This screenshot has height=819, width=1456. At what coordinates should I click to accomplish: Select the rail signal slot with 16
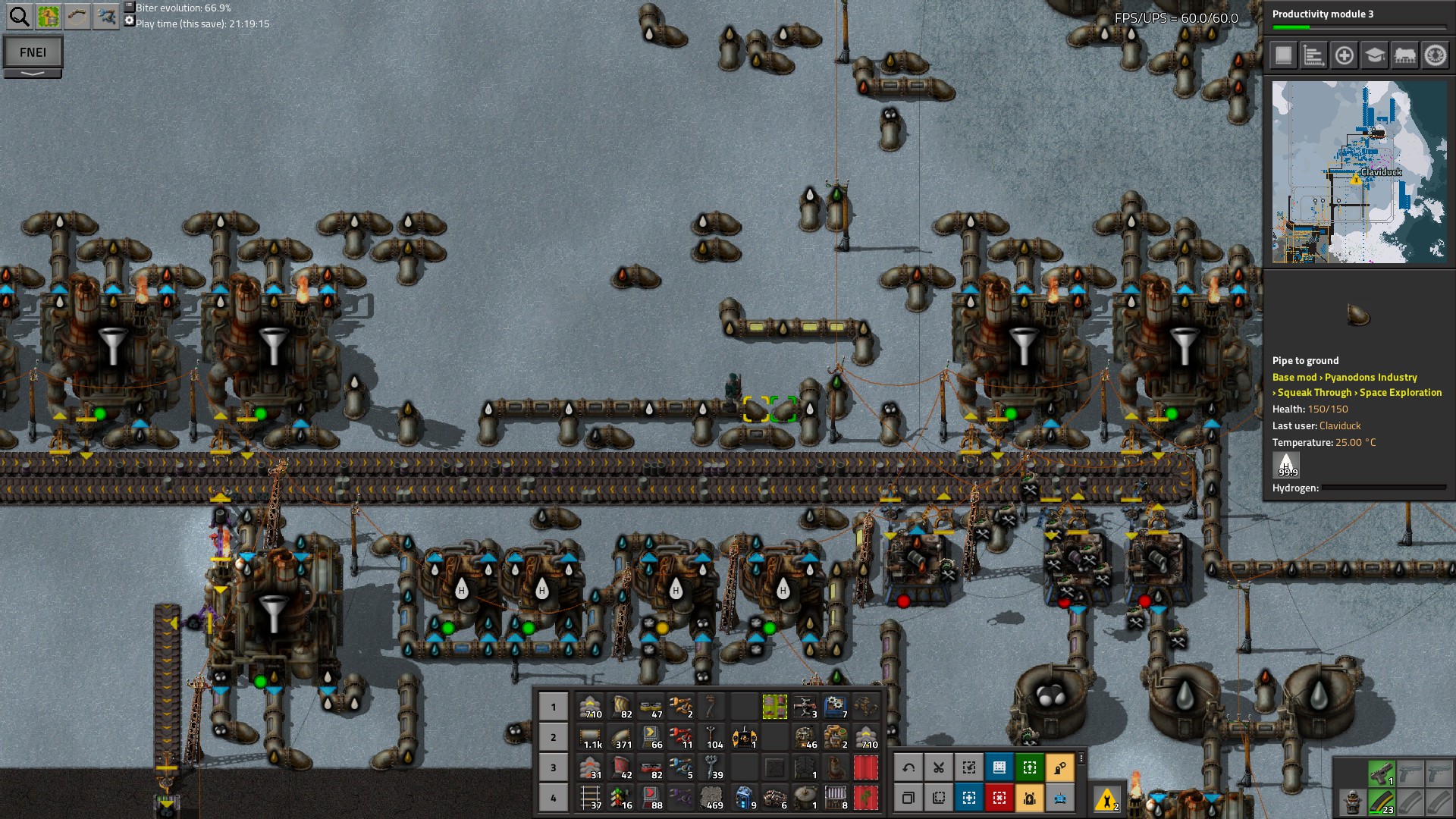(x=621, y=798)
